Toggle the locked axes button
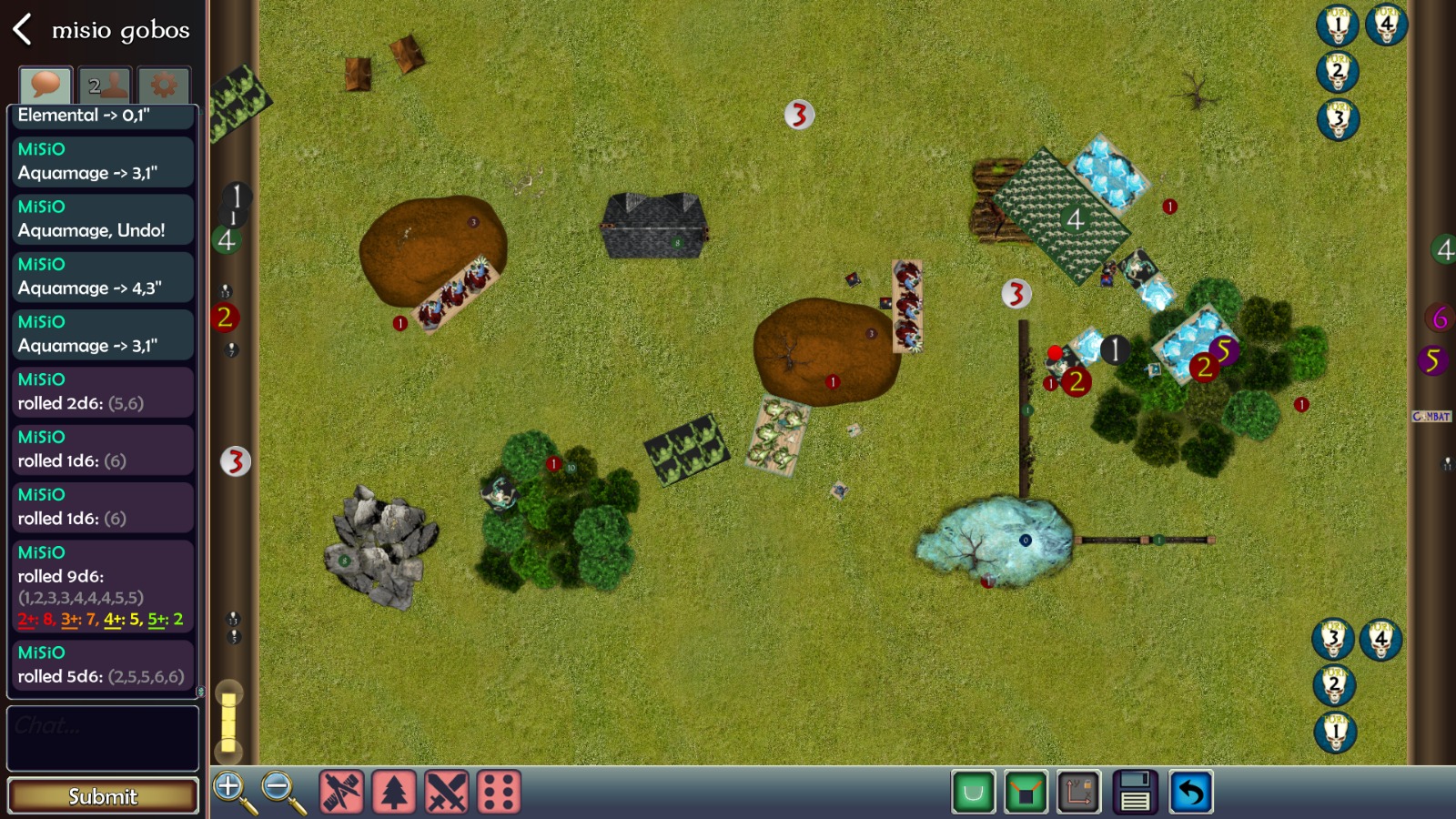The width and height of the screenshot is (1456, 819). (1079, 792)
